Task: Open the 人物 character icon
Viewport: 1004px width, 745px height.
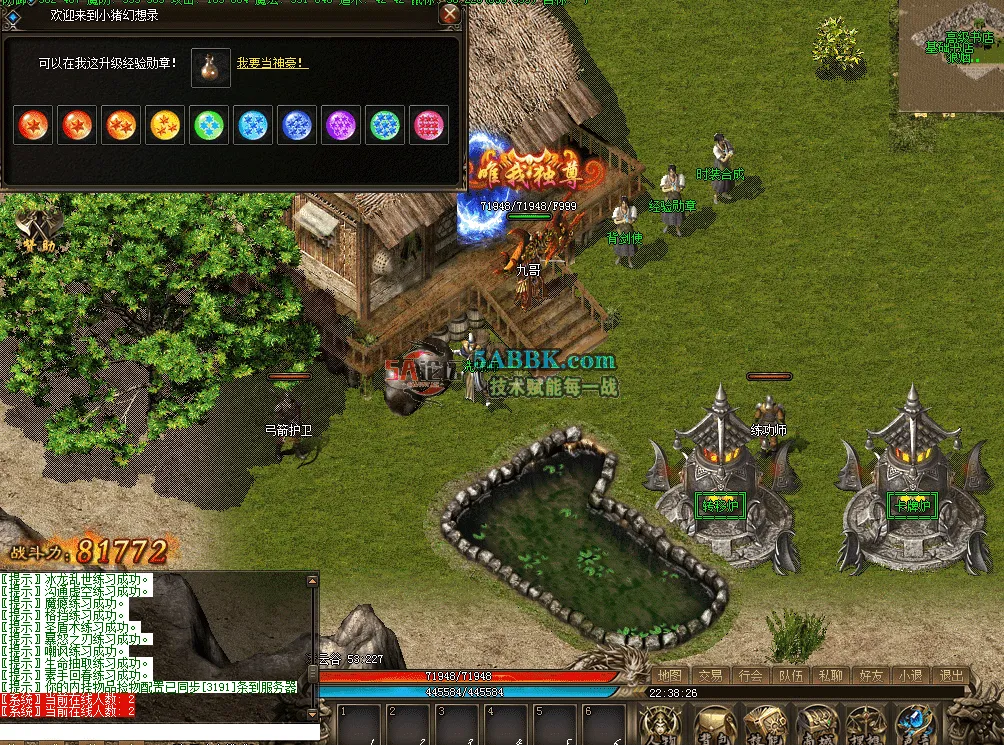Action: point(662,724)
